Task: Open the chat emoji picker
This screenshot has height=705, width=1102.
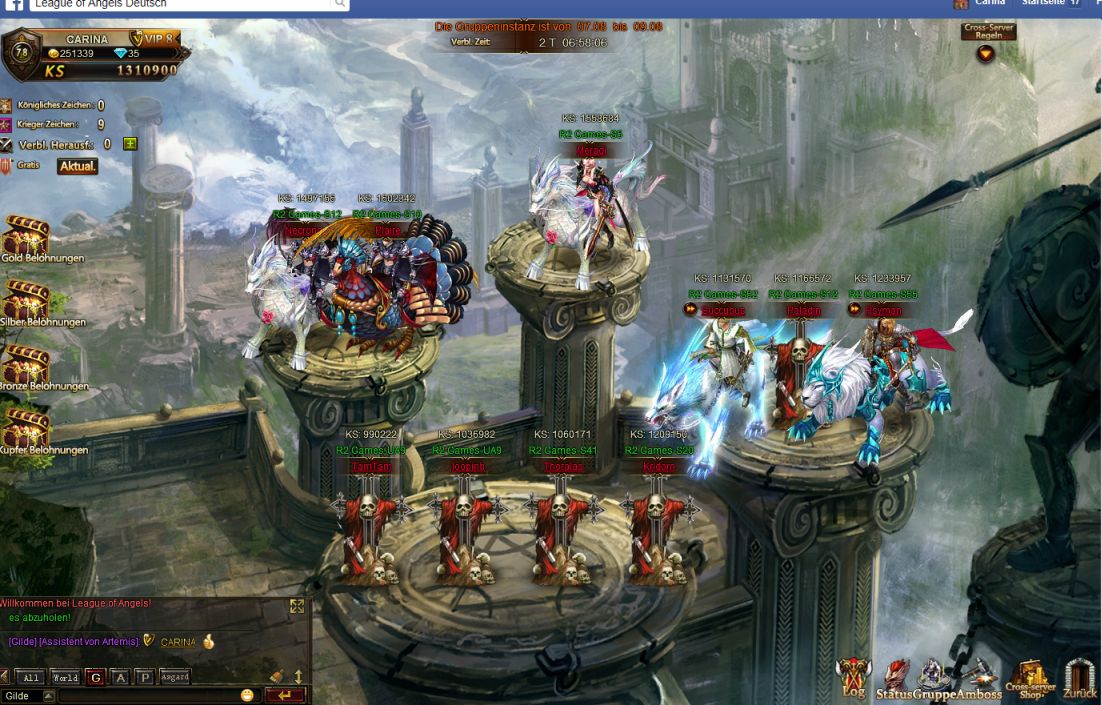Action: pos(247,695)
